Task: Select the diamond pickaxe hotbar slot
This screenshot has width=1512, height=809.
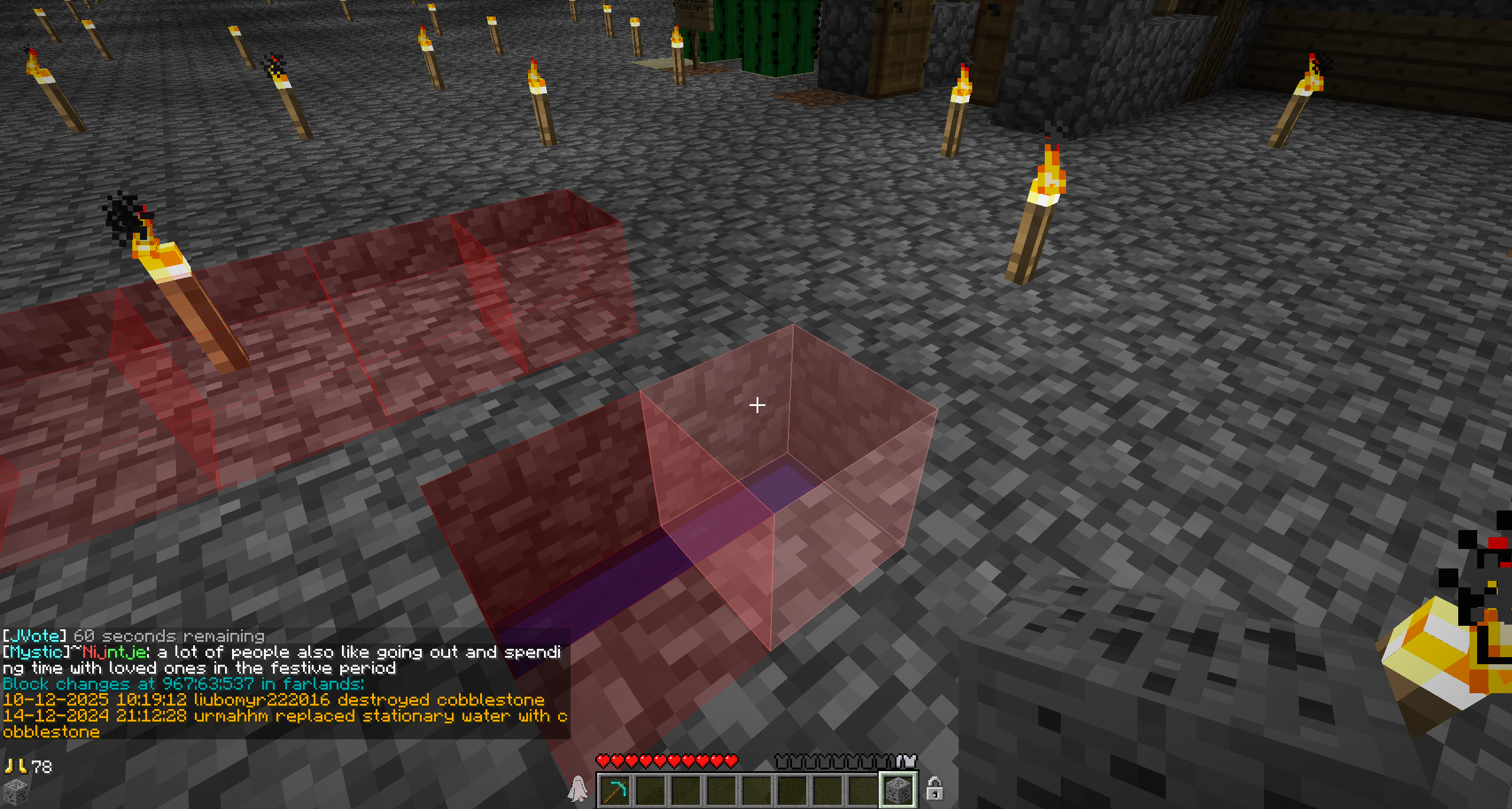Action: [615, 789]
